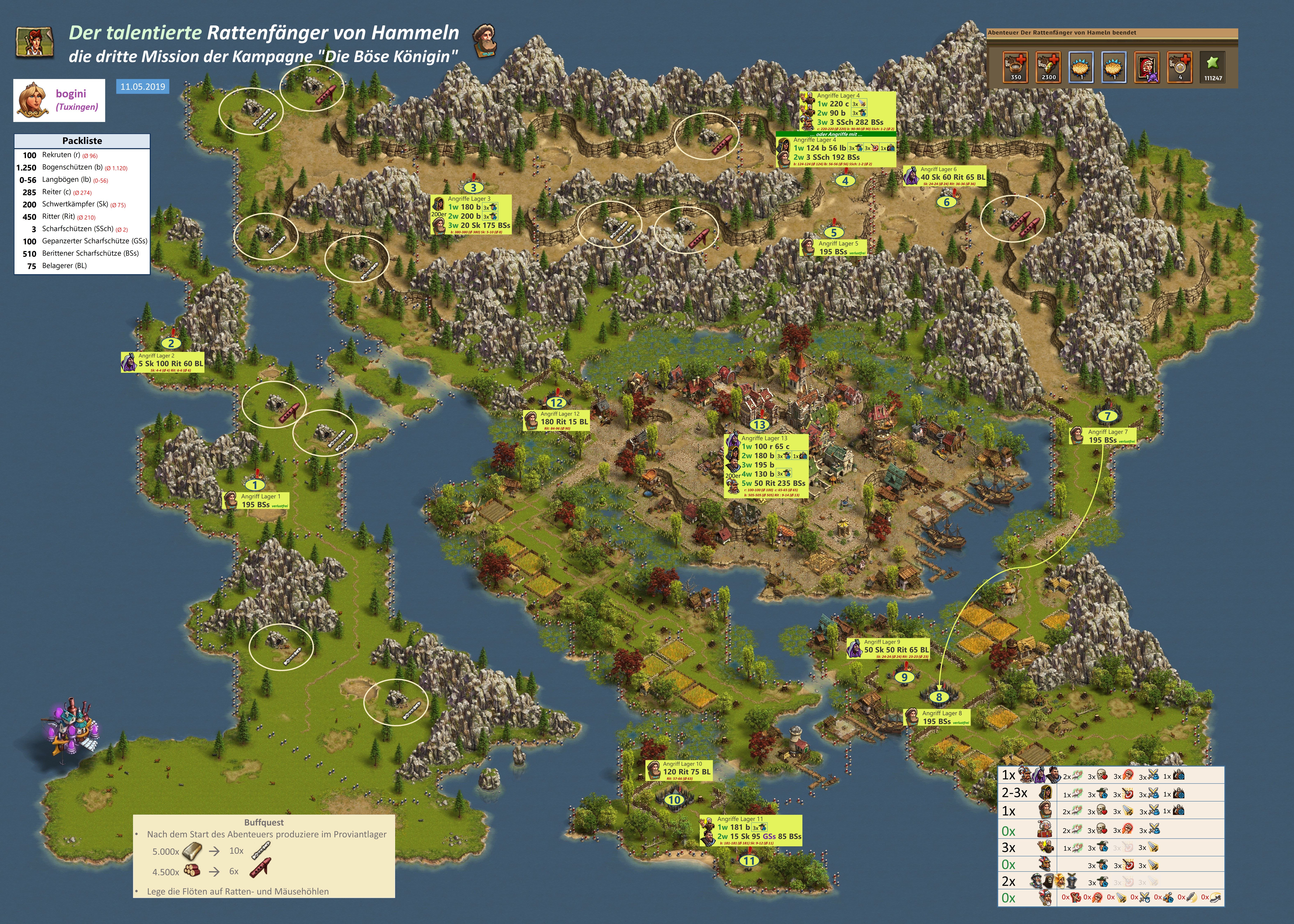Select camp marker number 13 in town
Screen dimensions: 1294x924
(760, 424)
